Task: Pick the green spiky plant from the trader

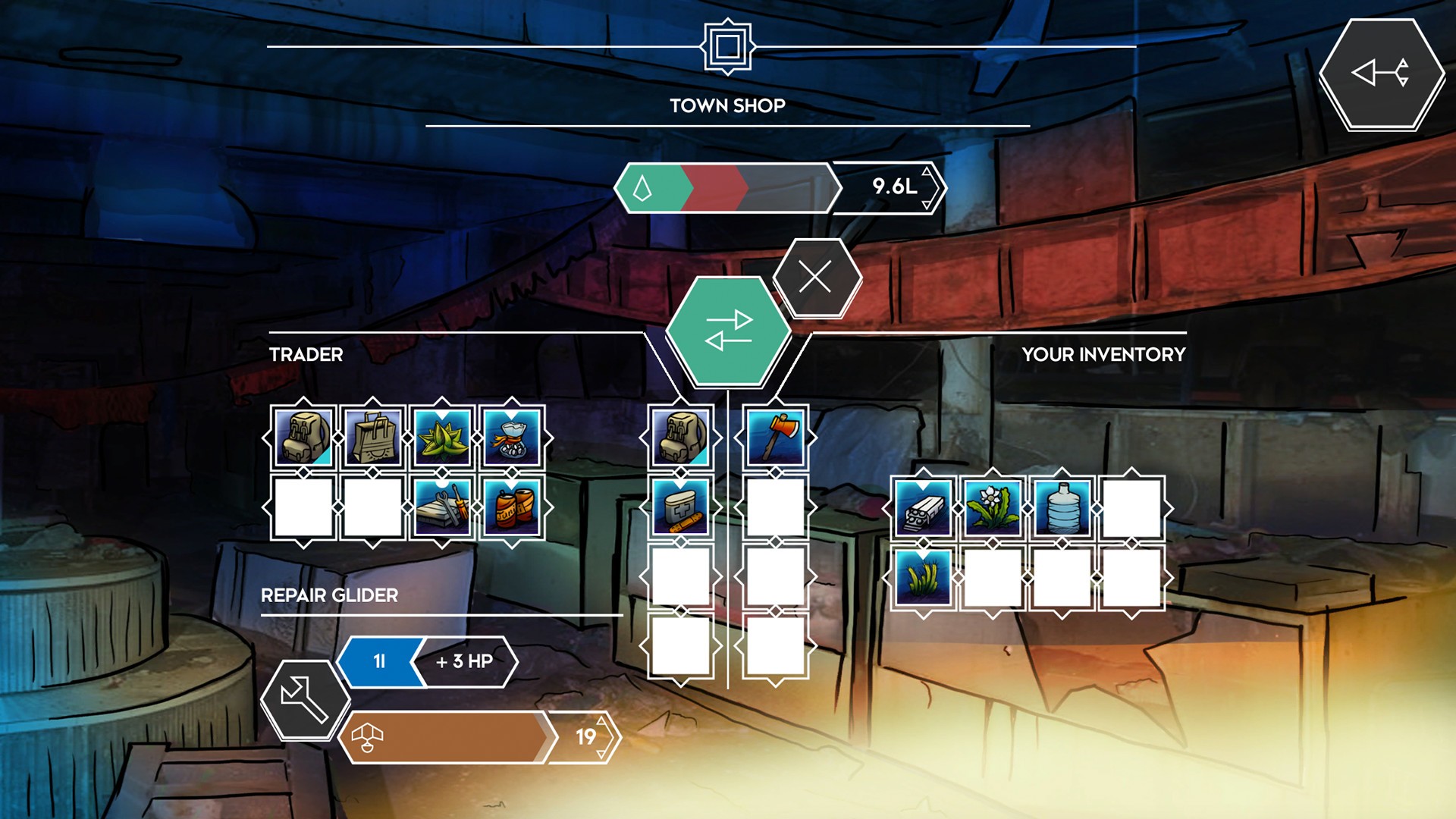Action: point(442,438)
